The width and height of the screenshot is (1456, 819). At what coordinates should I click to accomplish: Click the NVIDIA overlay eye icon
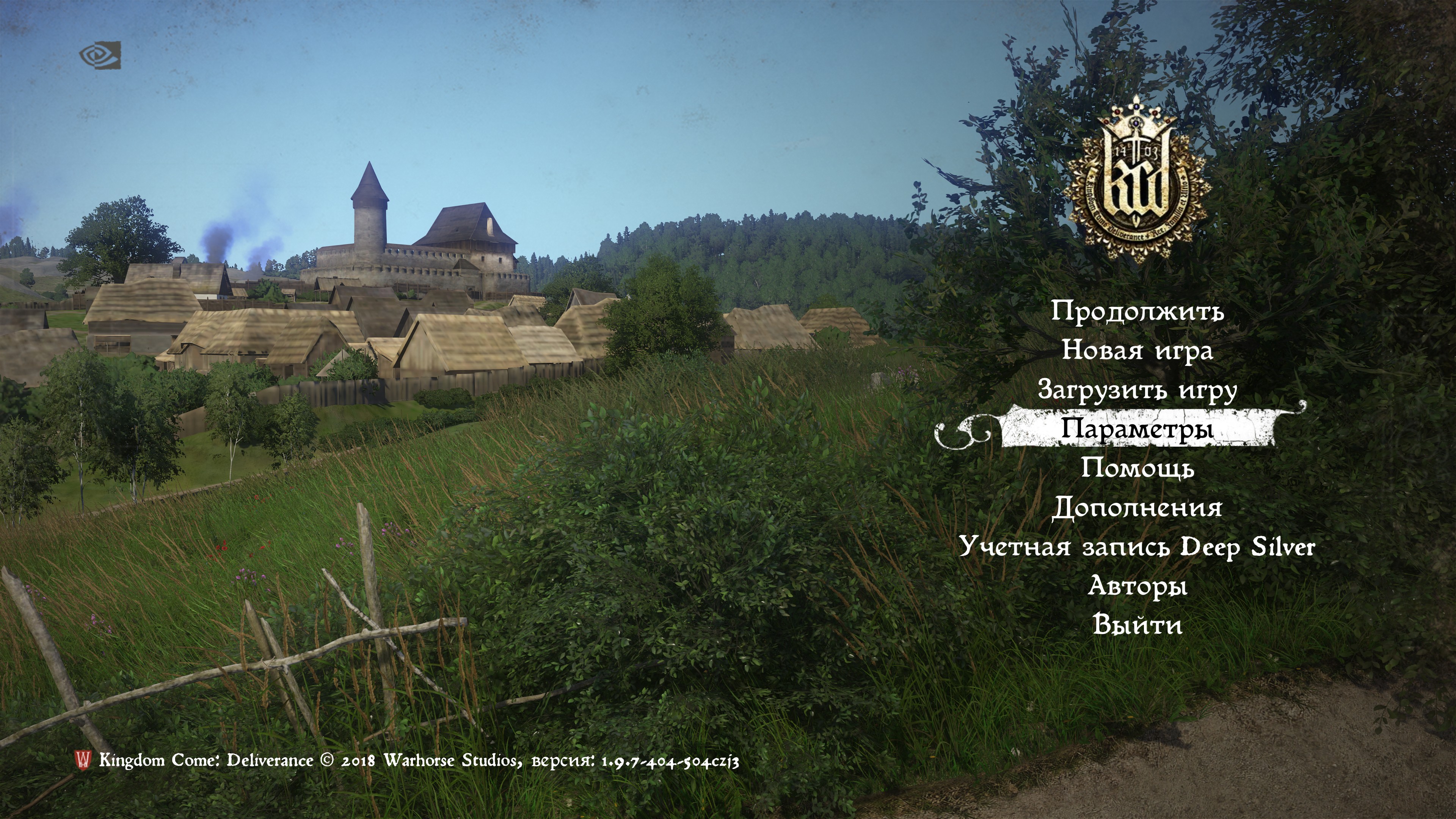click(100, 55)
